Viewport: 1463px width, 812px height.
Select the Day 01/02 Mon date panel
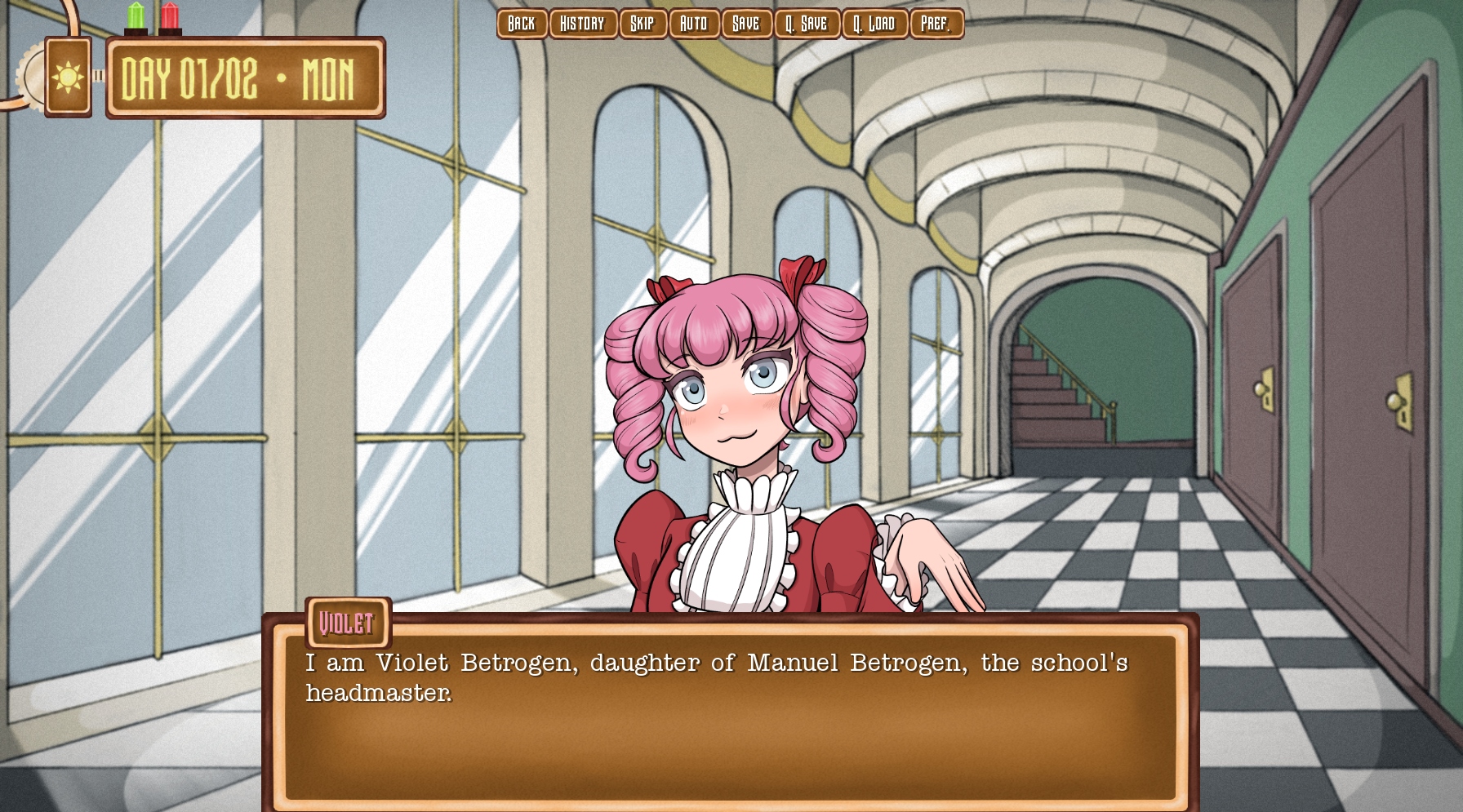245,78
